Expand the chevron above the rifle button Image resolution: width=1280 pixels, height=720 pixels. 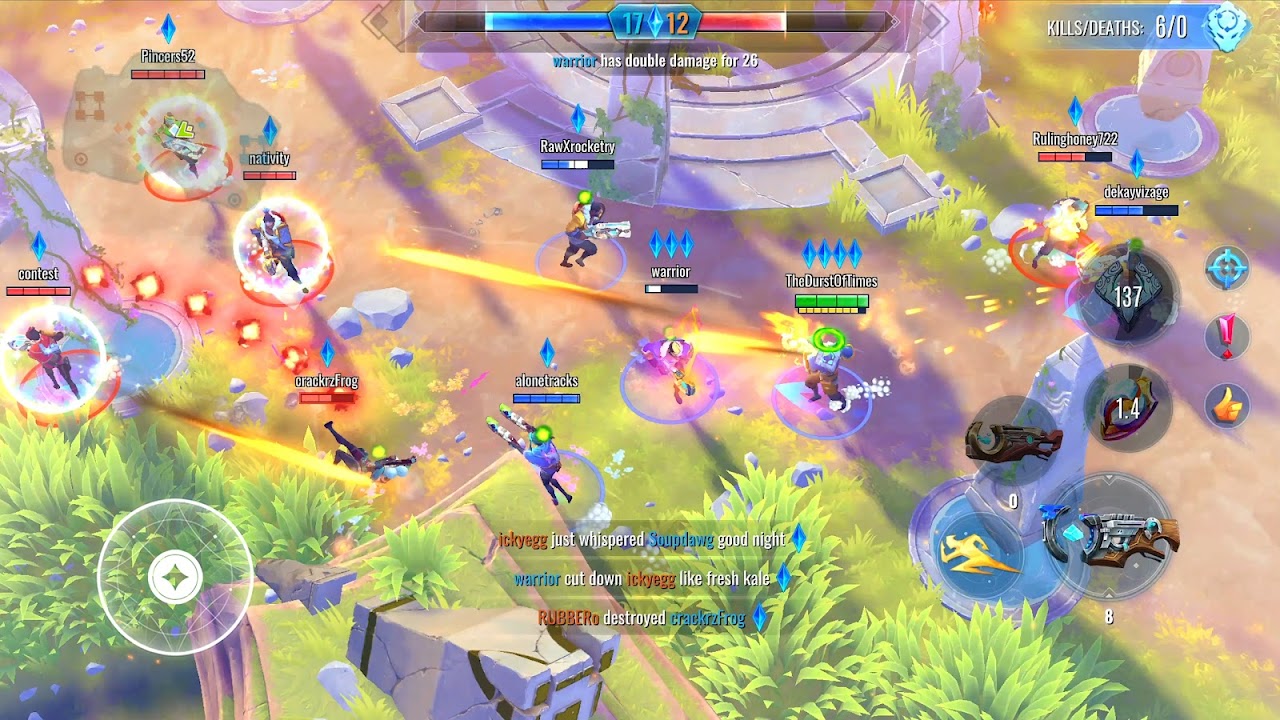pyautogui.click(x=1108, y=478)
